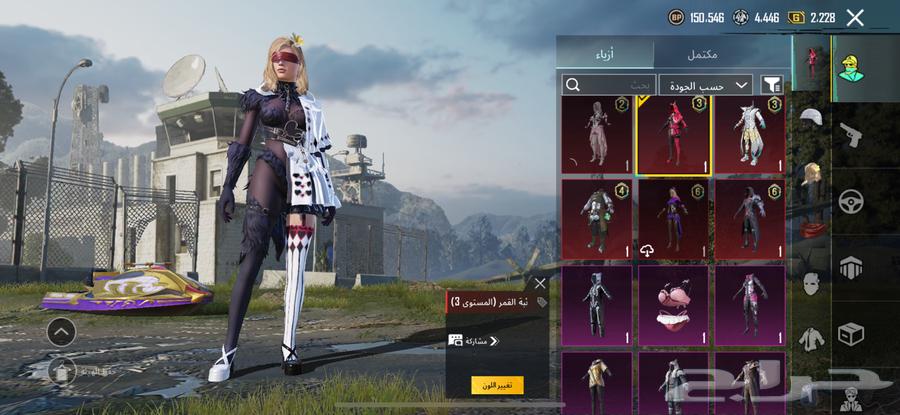
Task: Select the white and gold armor outfit
Action: pos(750,134)
